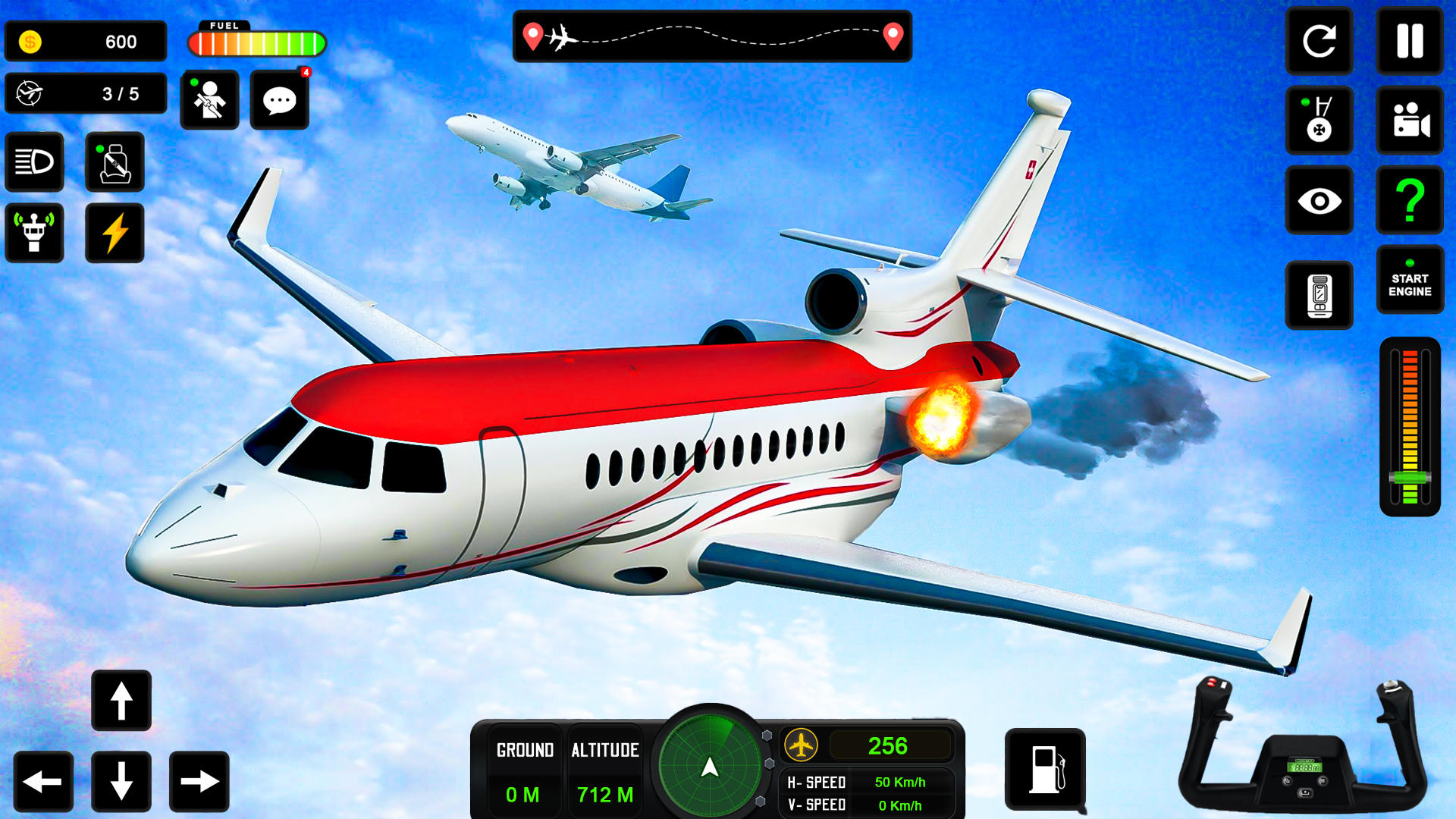Viewport: 1456px width, 819px height.
Task: Open the level progress 3/5 panel
Action: (x=86, y=93)
